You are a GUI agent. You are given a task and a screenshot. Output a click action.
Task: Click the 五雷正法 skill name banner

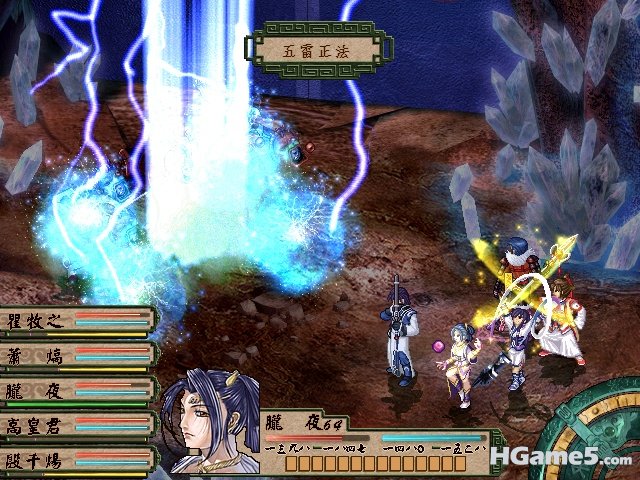(x=314, y=47)
